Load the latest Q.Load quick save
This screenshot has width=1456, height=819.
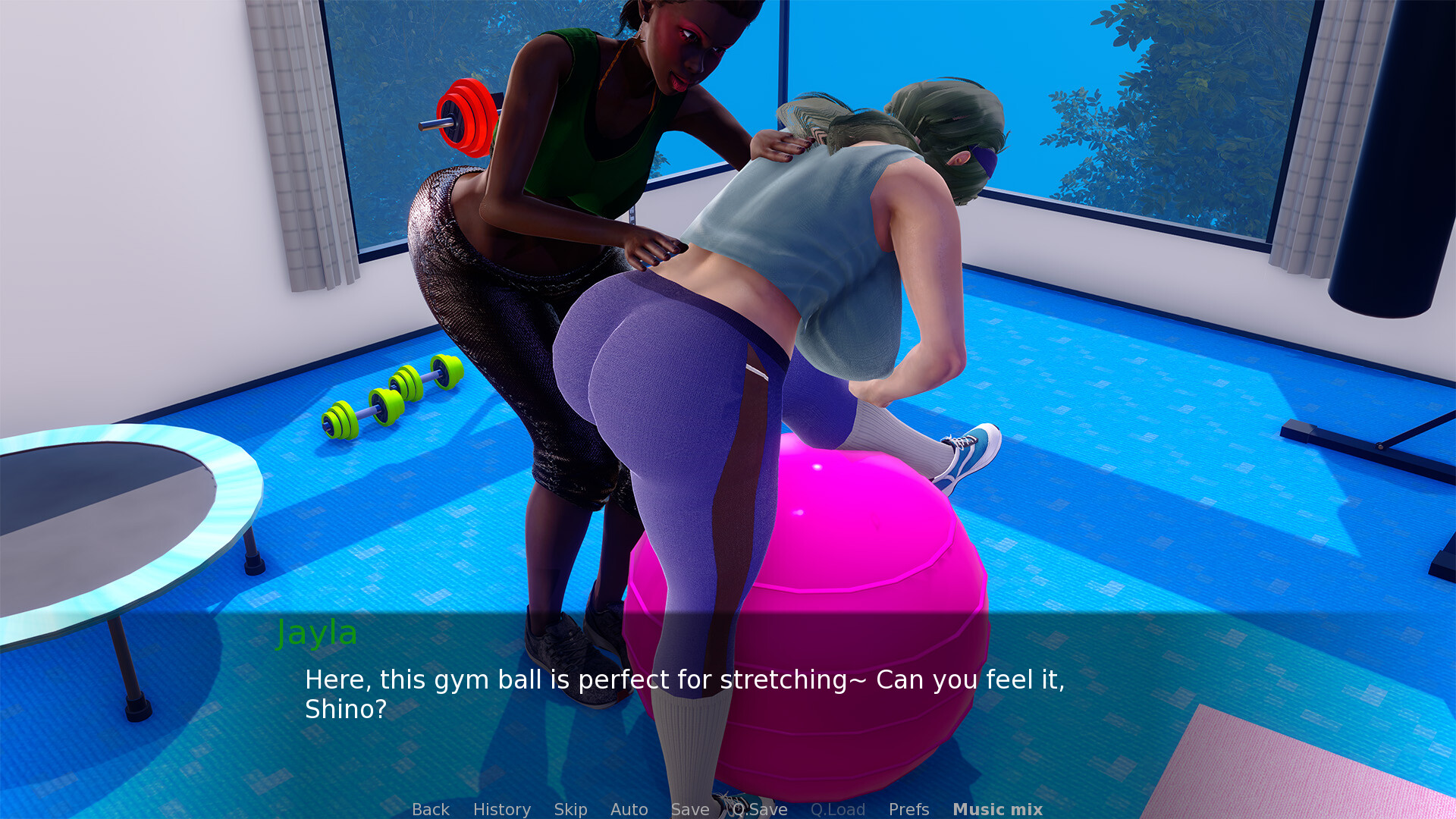(838, 809)
